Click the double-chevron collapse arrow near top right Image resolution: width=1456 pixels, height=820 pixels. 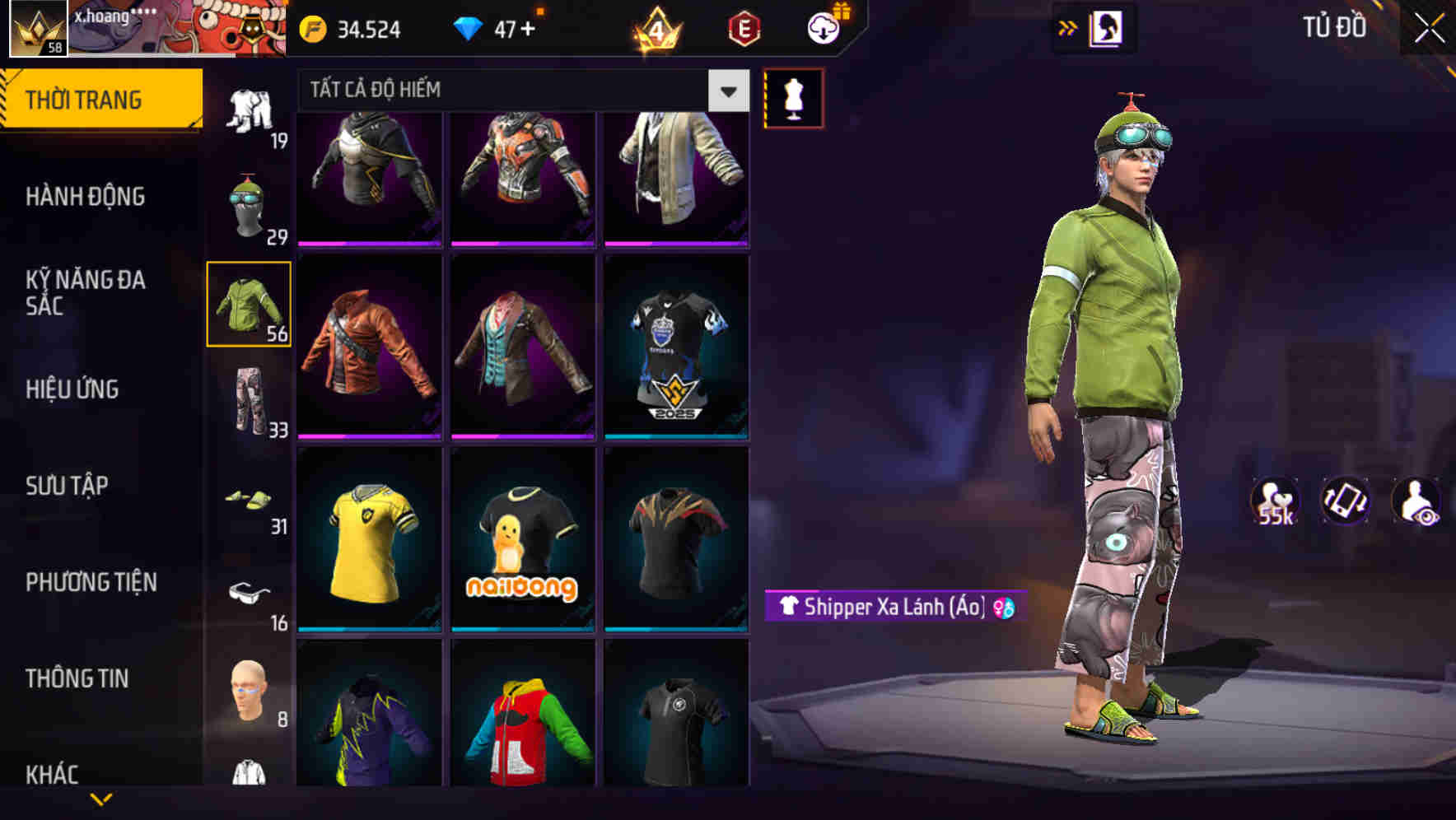pyautogui.click(x=1067, y=27)
